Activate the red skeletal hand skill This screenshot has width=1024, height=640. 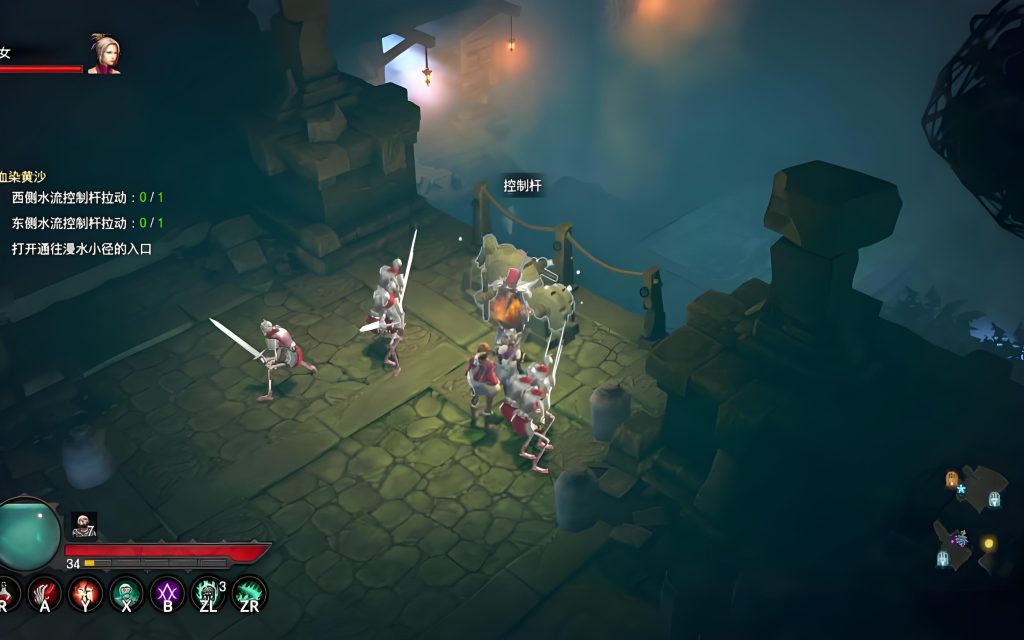pyautogui.click(x=44, y=594)
